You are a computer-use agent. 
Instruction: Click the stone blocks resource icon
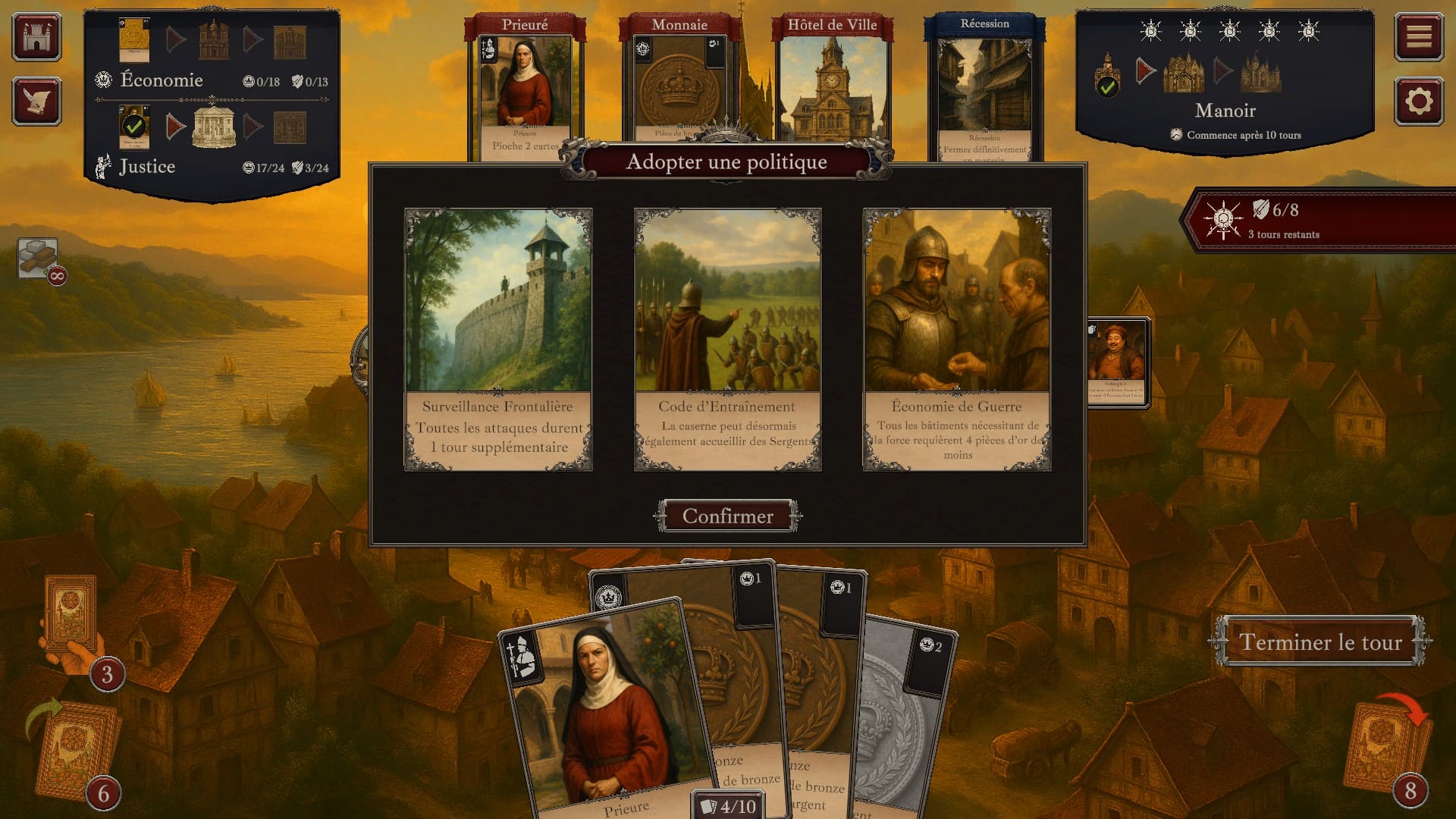tap(38, 258)
